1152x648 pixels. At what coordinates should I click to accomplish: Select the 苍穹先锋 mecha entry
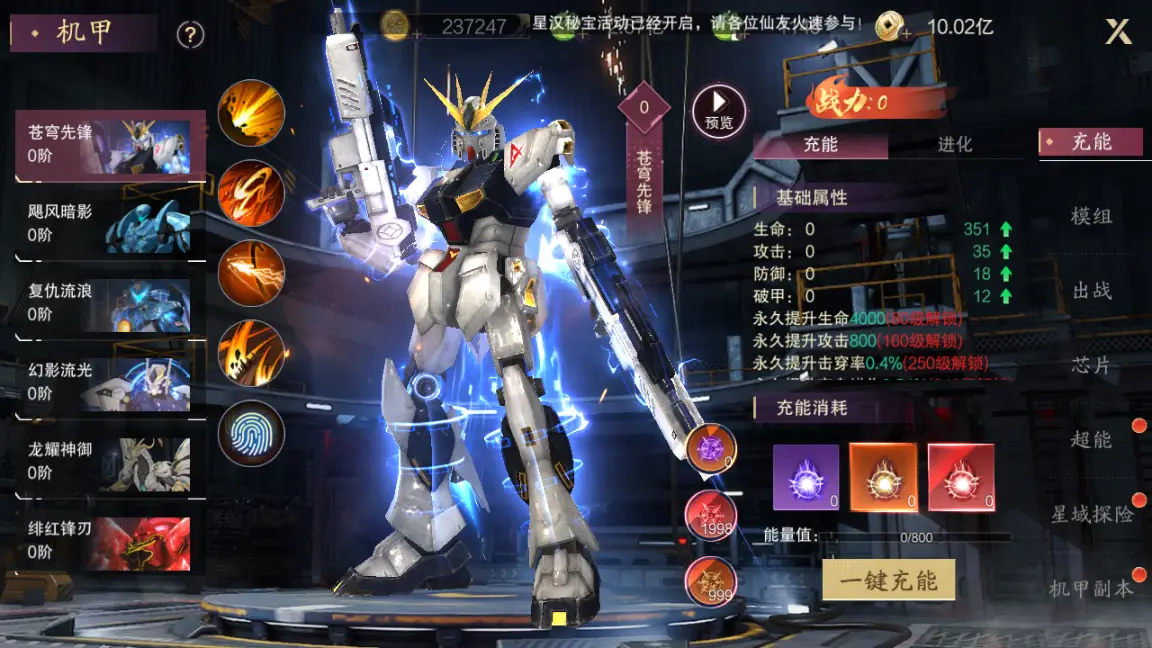(110, 145)
